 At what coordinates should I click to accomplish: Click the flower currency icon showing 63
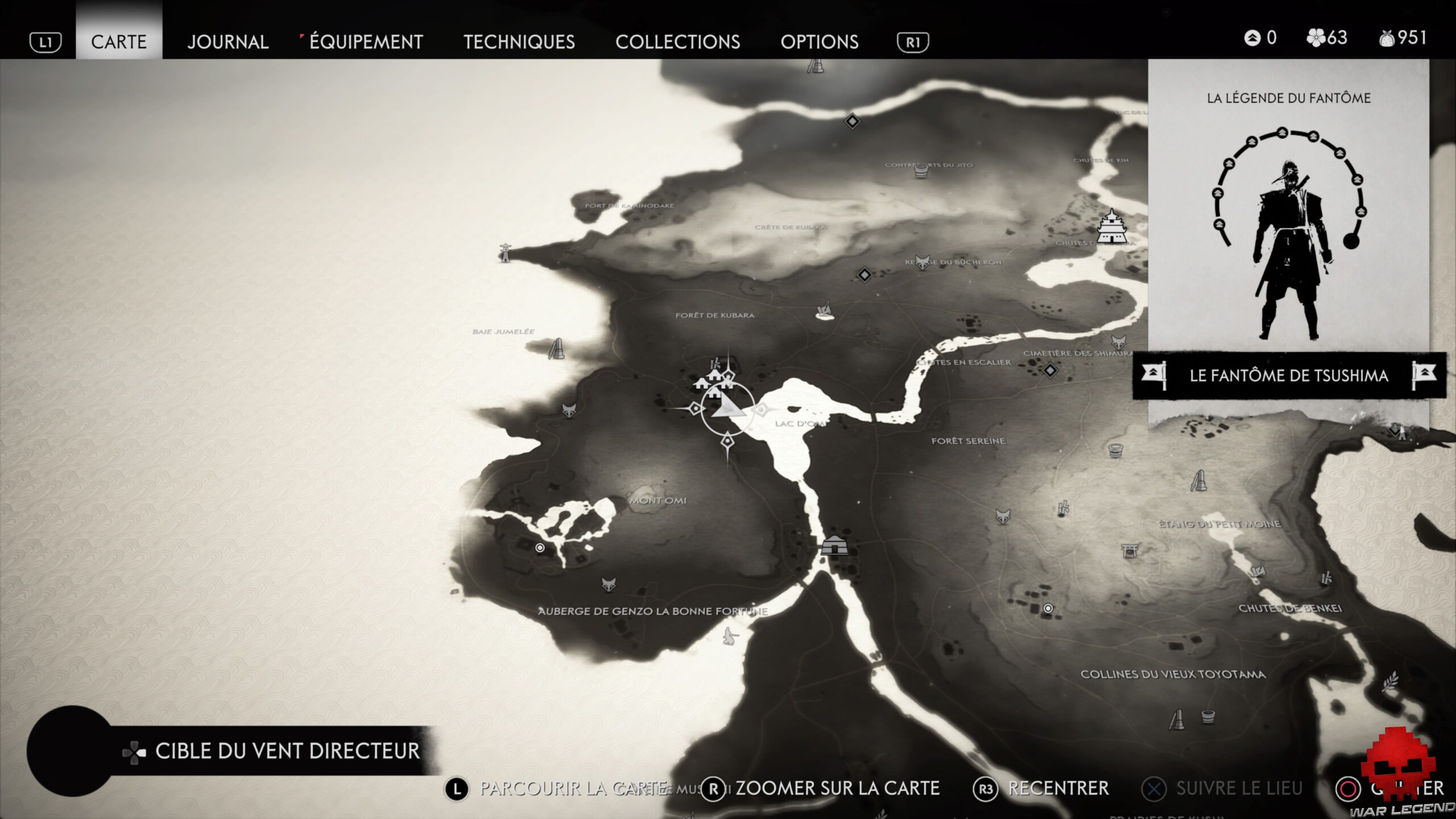[1317, 38]
